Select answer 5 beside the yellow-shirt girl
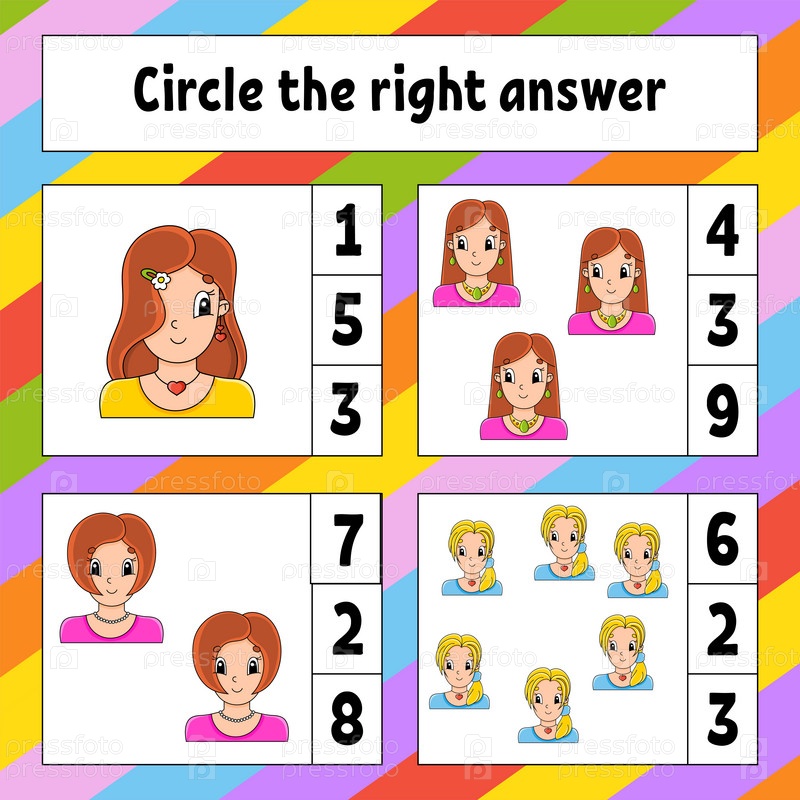 (346, 320)
